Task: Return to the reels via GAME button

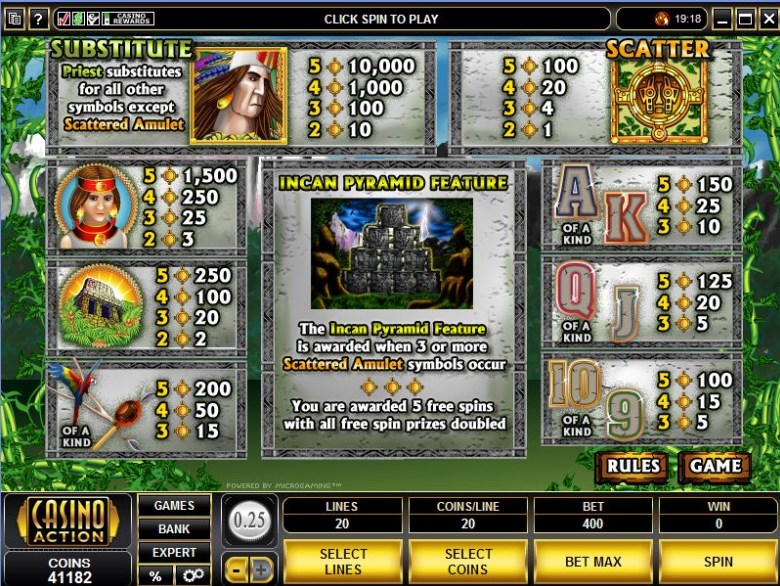Action: point(715,466)
